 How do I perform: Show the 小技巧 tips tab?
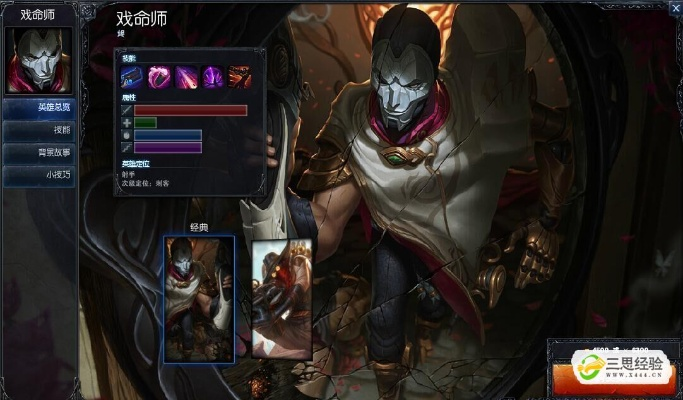(x=40, y=174)
